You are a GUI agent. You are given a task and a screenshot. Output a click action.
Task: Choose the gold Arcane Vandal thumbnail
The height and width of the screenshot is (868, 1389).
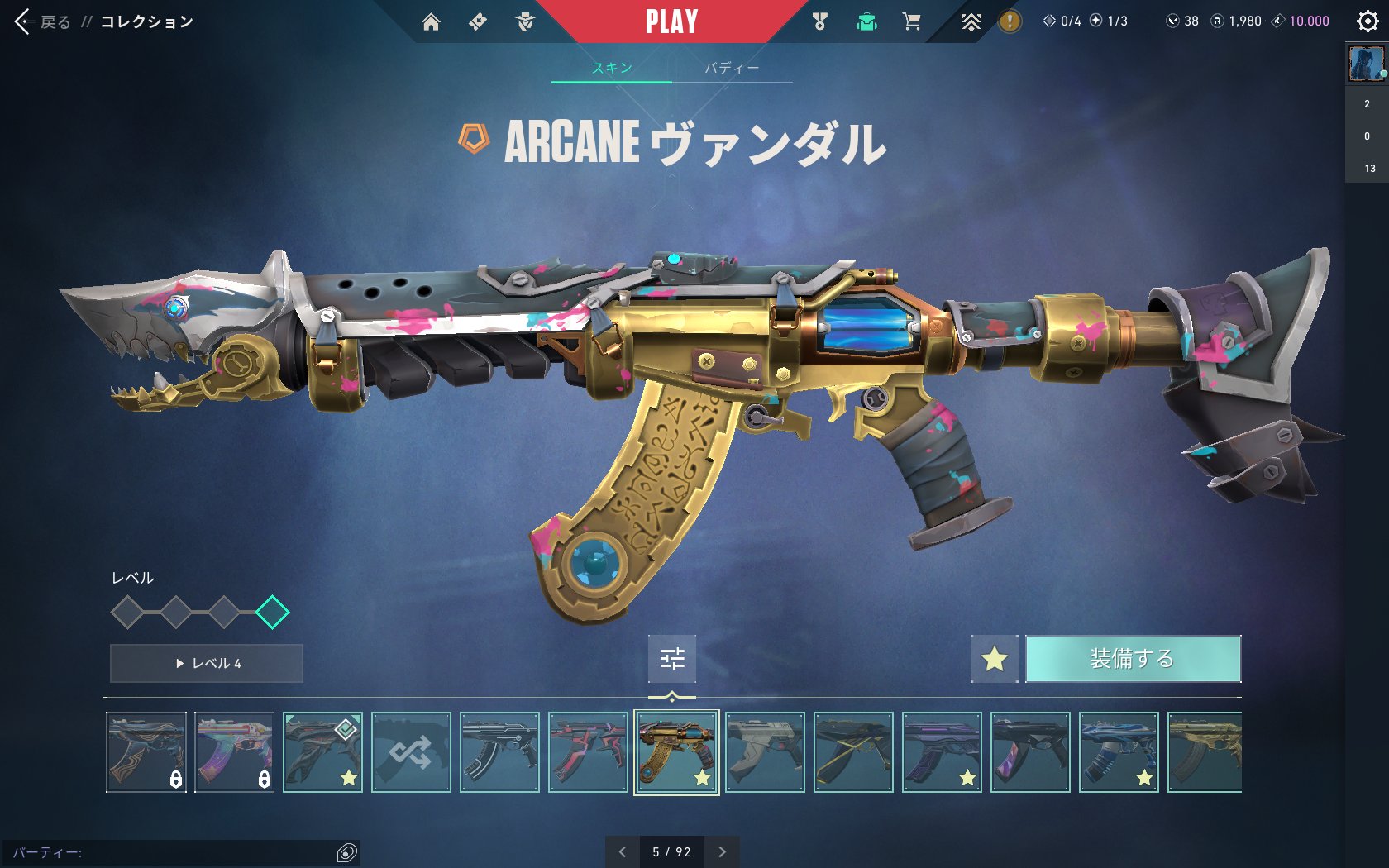click(676, 752)
